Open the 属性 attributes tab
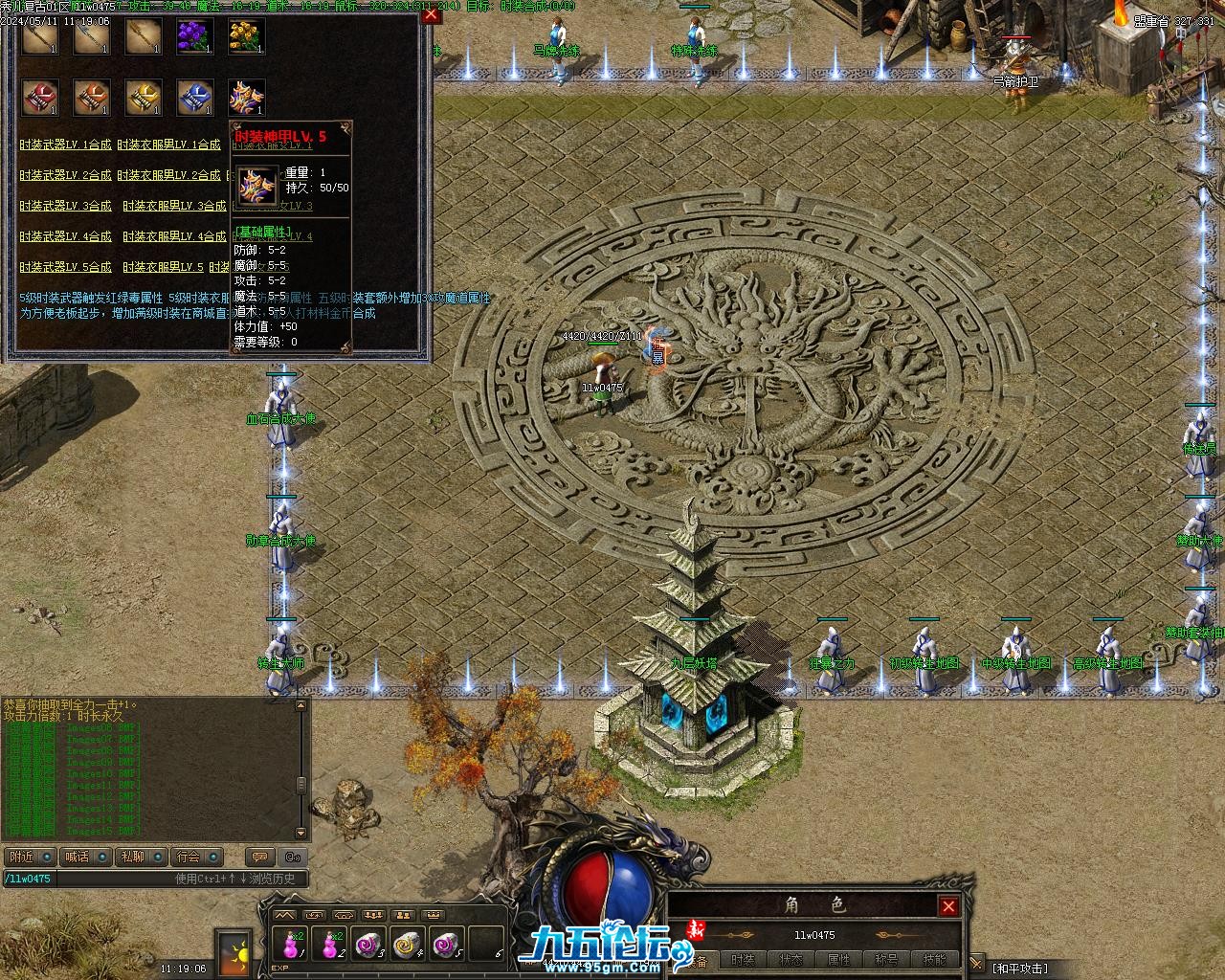This screenshot has width=1225, height=980. click(838, 960)
